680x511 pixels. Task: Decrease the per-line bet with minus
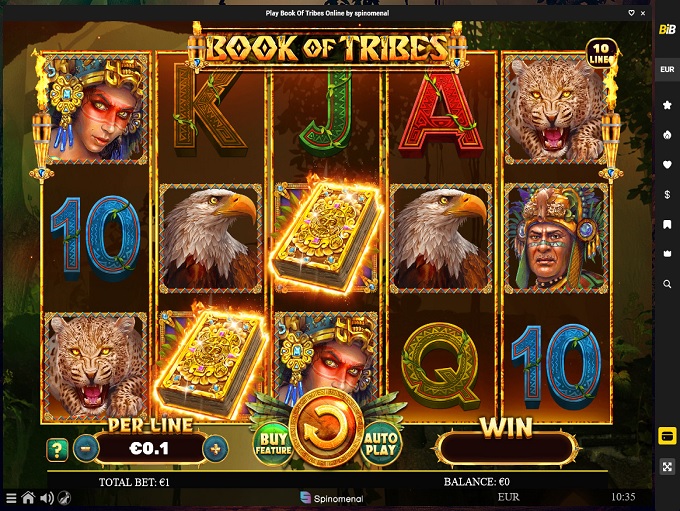[x=86, y=449]
